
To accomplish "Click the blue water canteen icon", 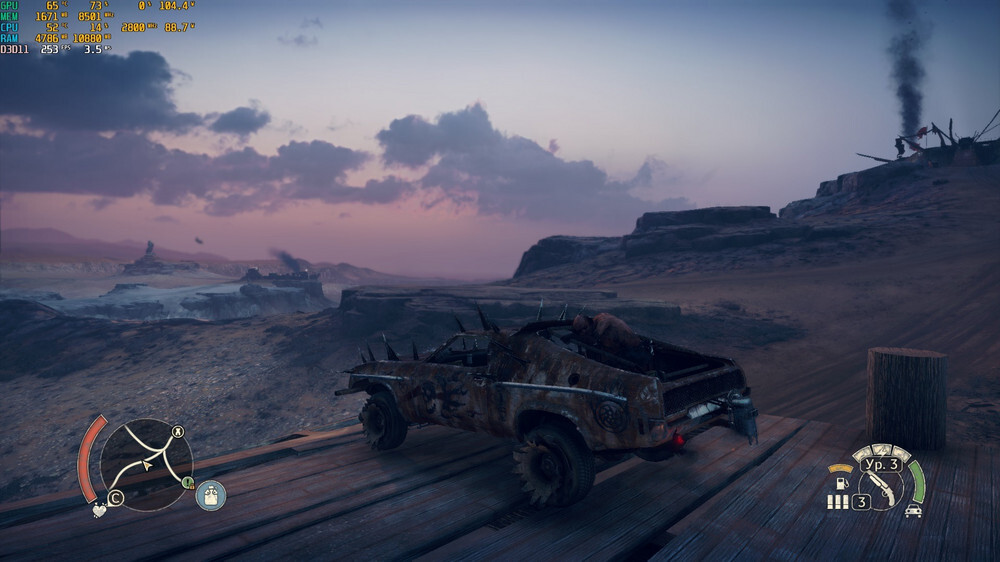I will pyautogui.click(x=211, y=495).
